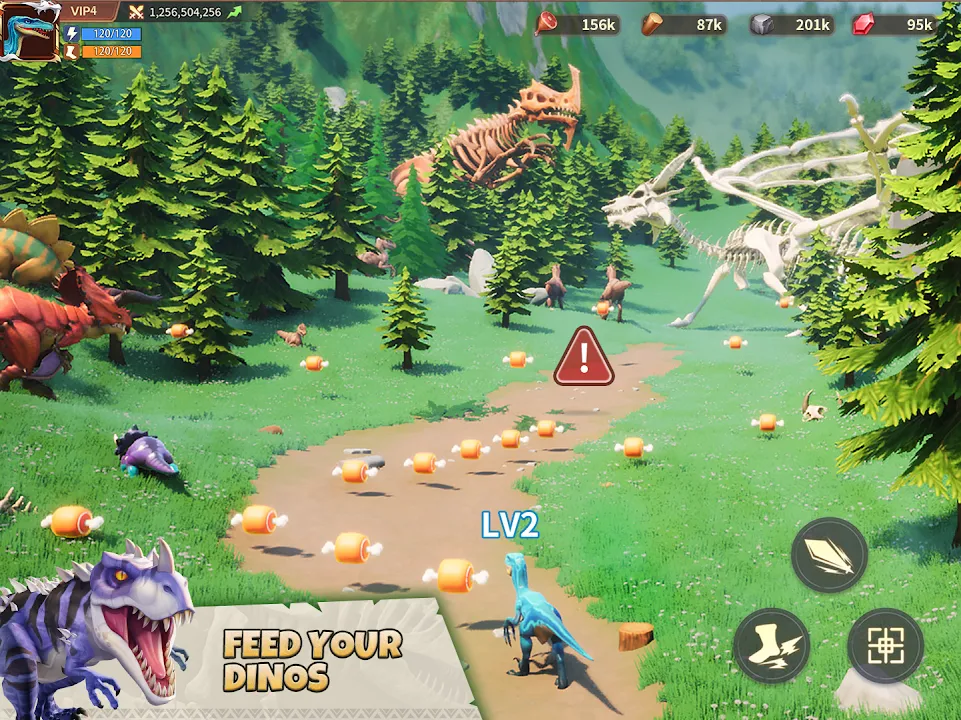Open the meat resource counter
Viewport: 961px width, 720px height.
[x=579, y=23]
